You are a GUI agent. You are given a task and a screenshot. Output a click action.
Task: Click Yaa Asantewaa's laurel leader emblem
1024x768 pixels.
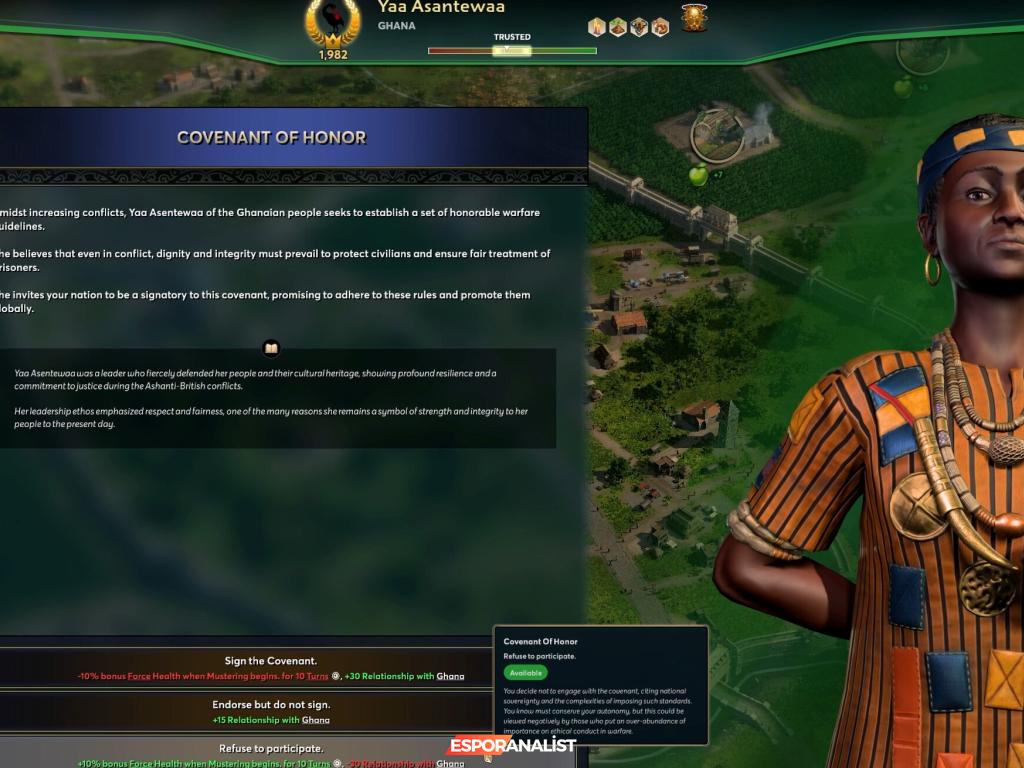coord(332,23)
